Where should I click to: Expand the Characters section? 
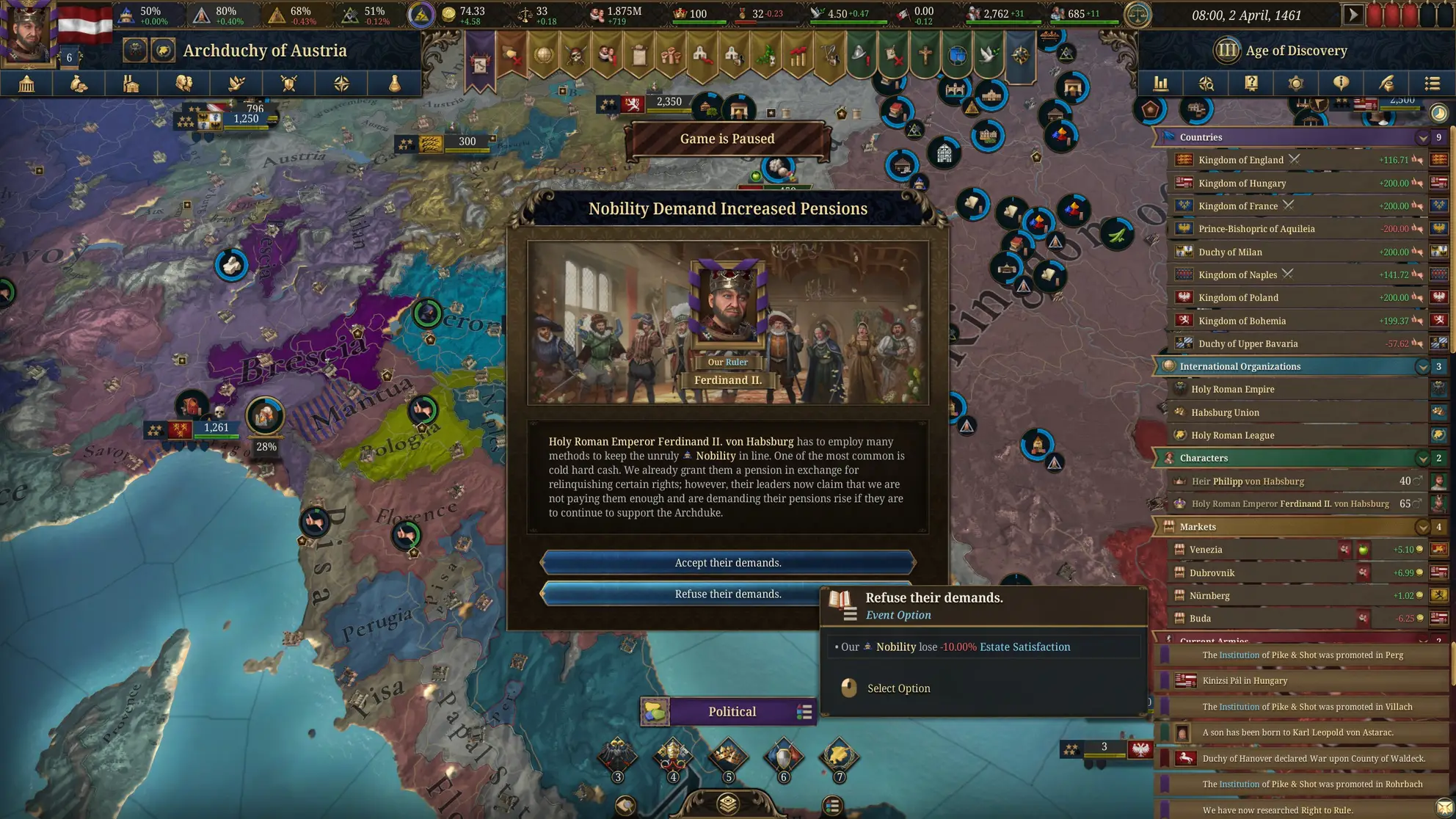pos(1422,458)
